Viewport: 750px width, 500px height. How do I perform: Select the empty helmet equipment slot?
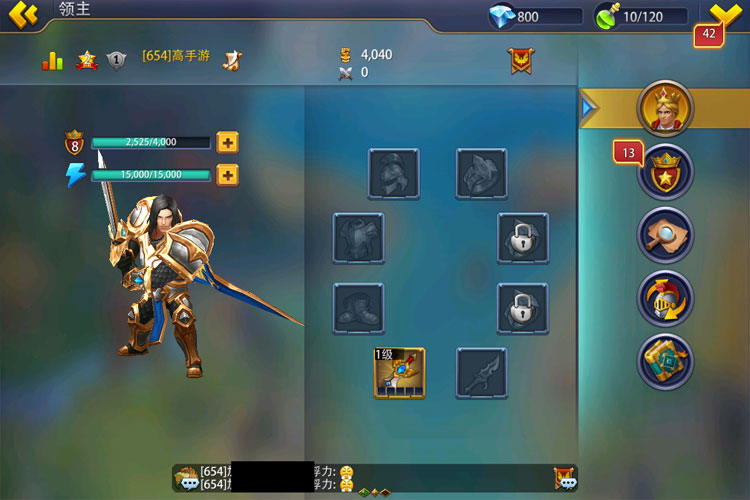[x=393, y=173]
